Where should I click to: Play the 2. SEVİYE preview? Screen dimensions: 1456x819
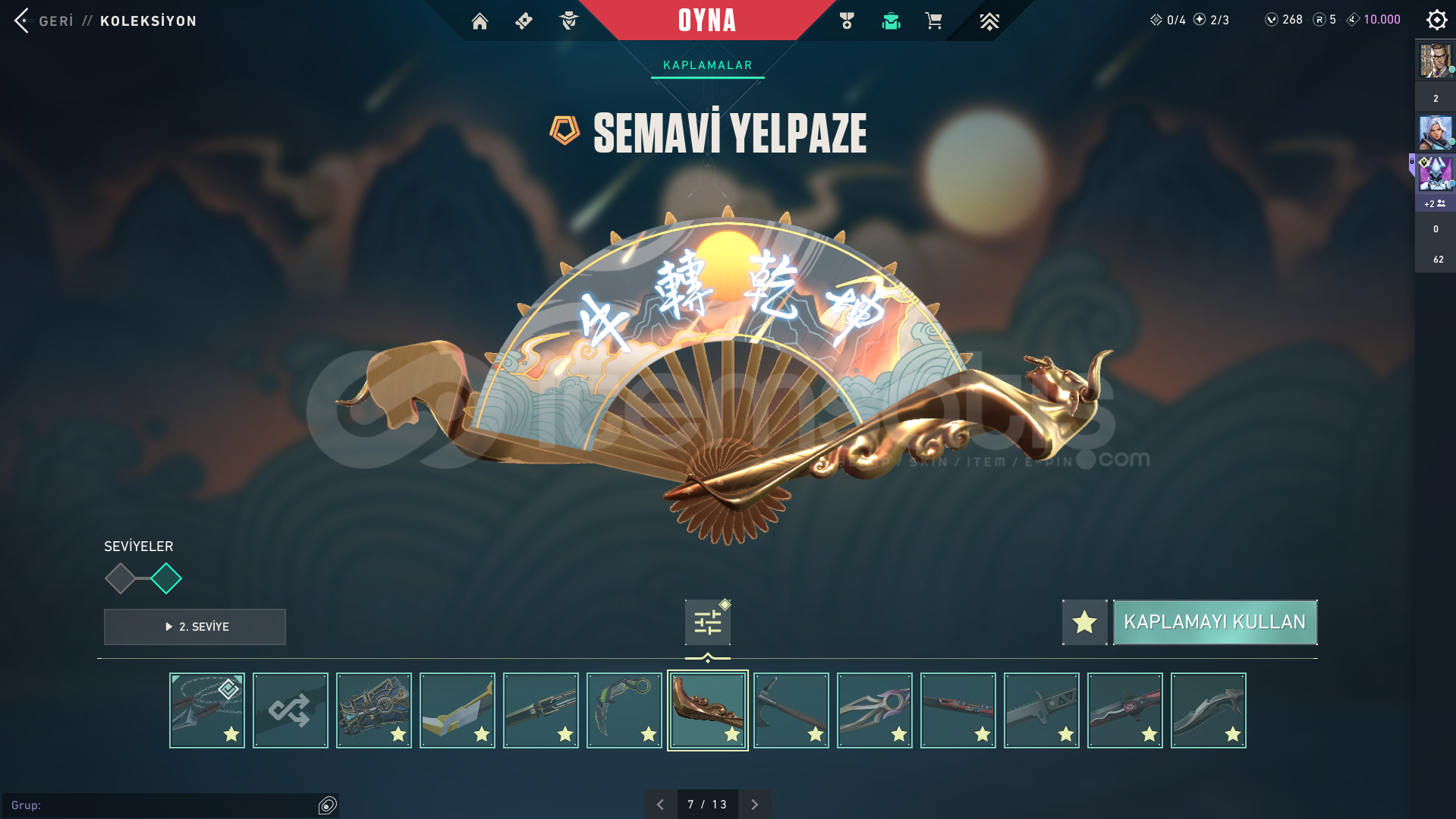tap(195, 627)
